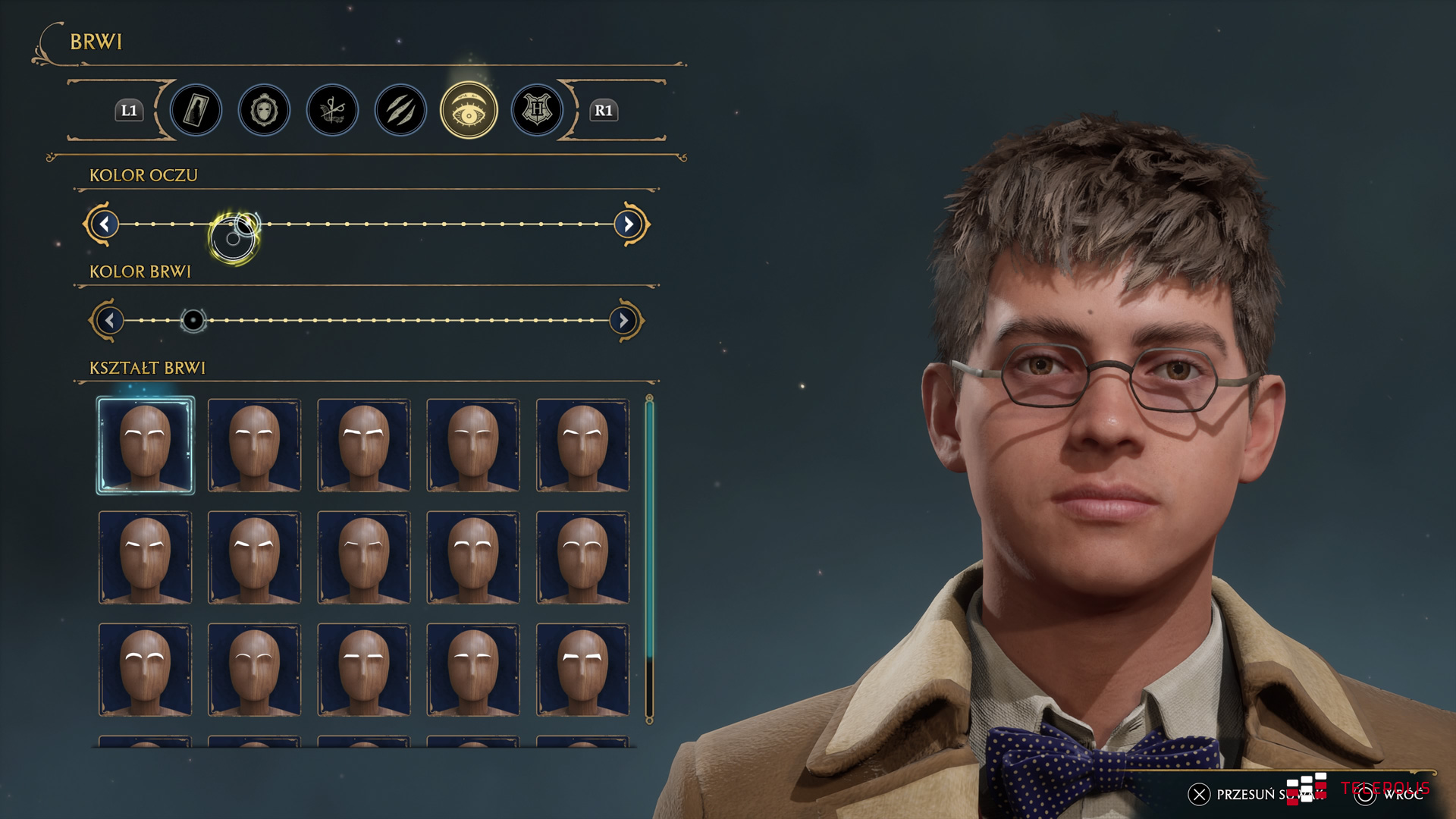Click left arrow of Kolor Oczu slider
This screenshot has width=1456, height=819.
coord(105,224)
